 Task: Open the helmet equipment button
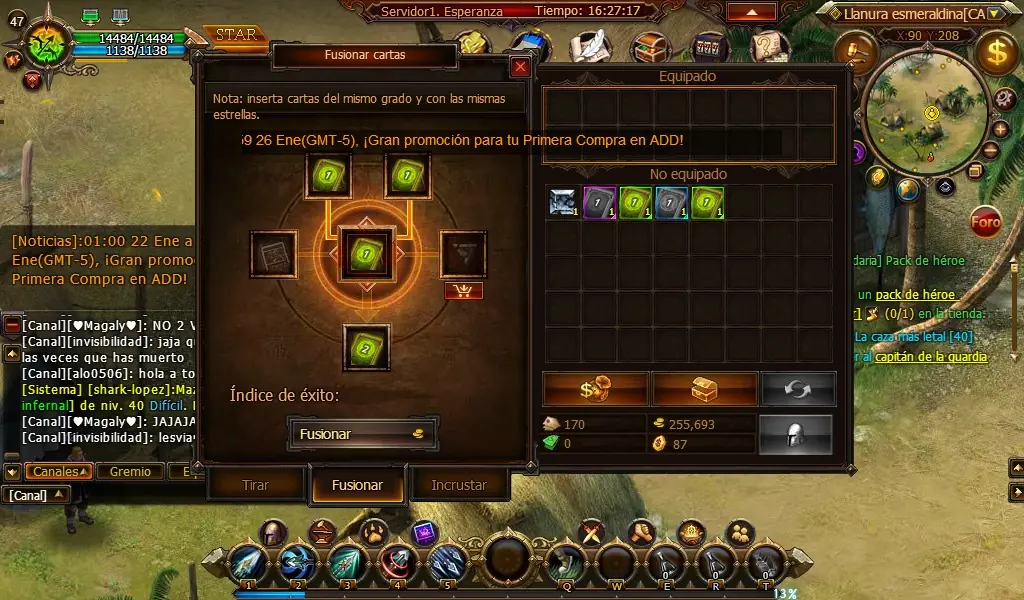796,434
